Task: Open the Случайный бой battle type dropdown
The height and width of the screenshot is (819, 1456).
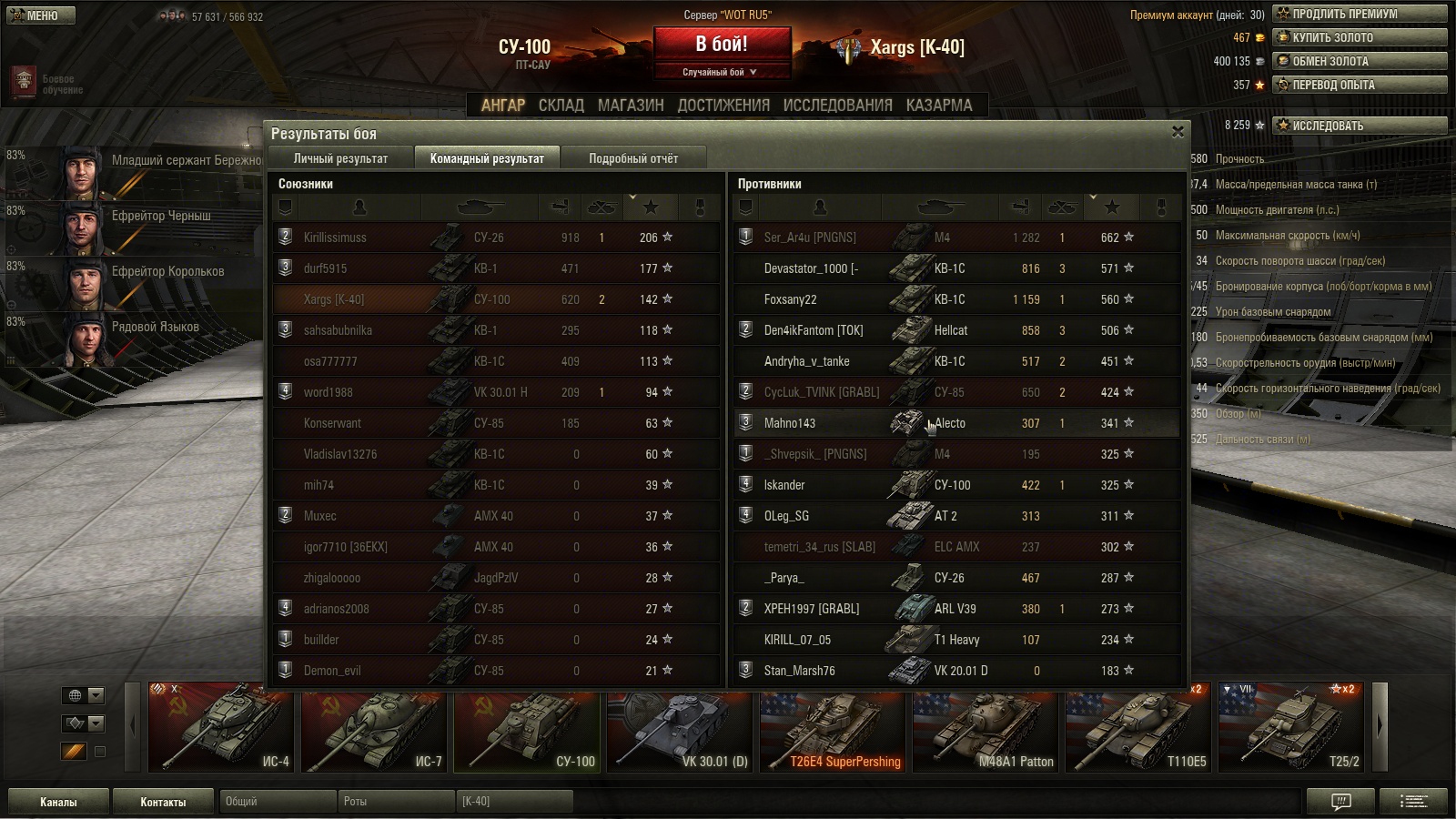Action: click(721, 72)
